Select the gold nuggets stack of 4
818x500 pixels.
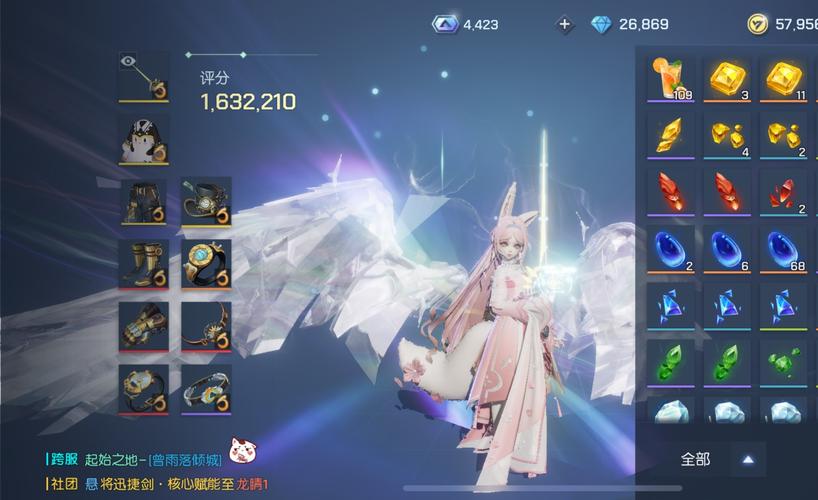(727, 135)
